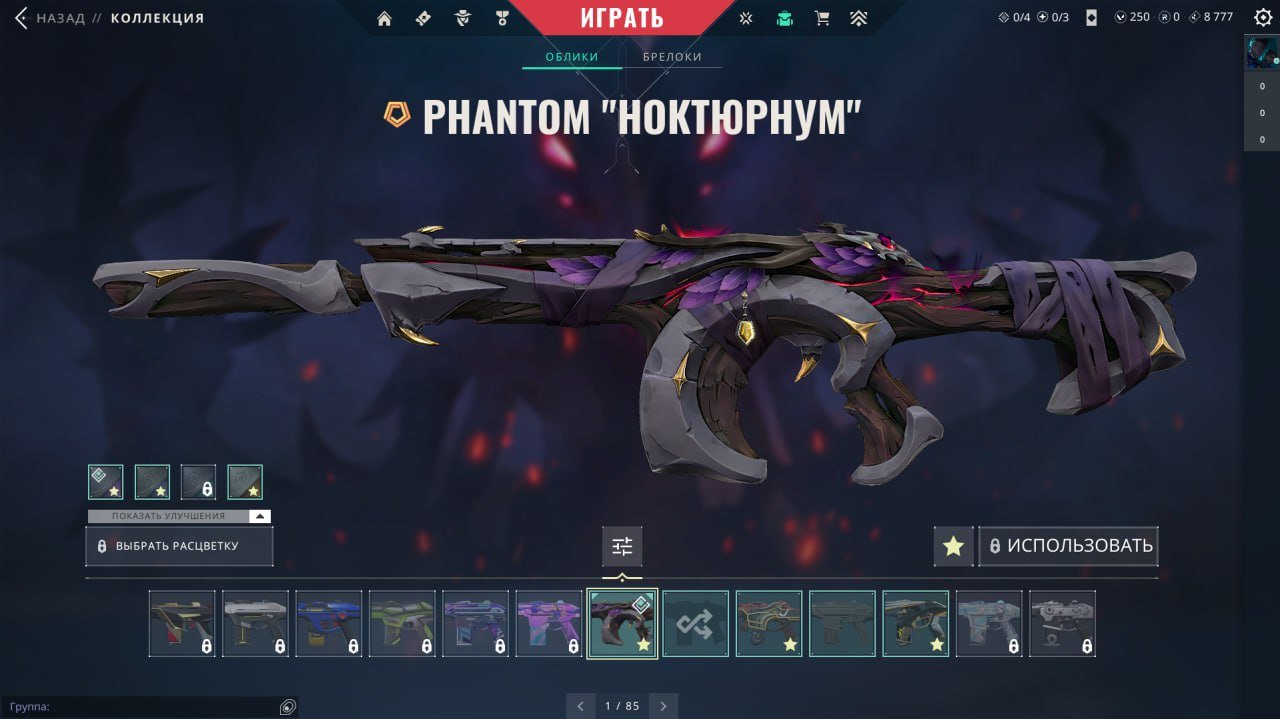Click the ИГРАТЬ play button
This screenshot has height=719, width=1280.
(621, 17)
